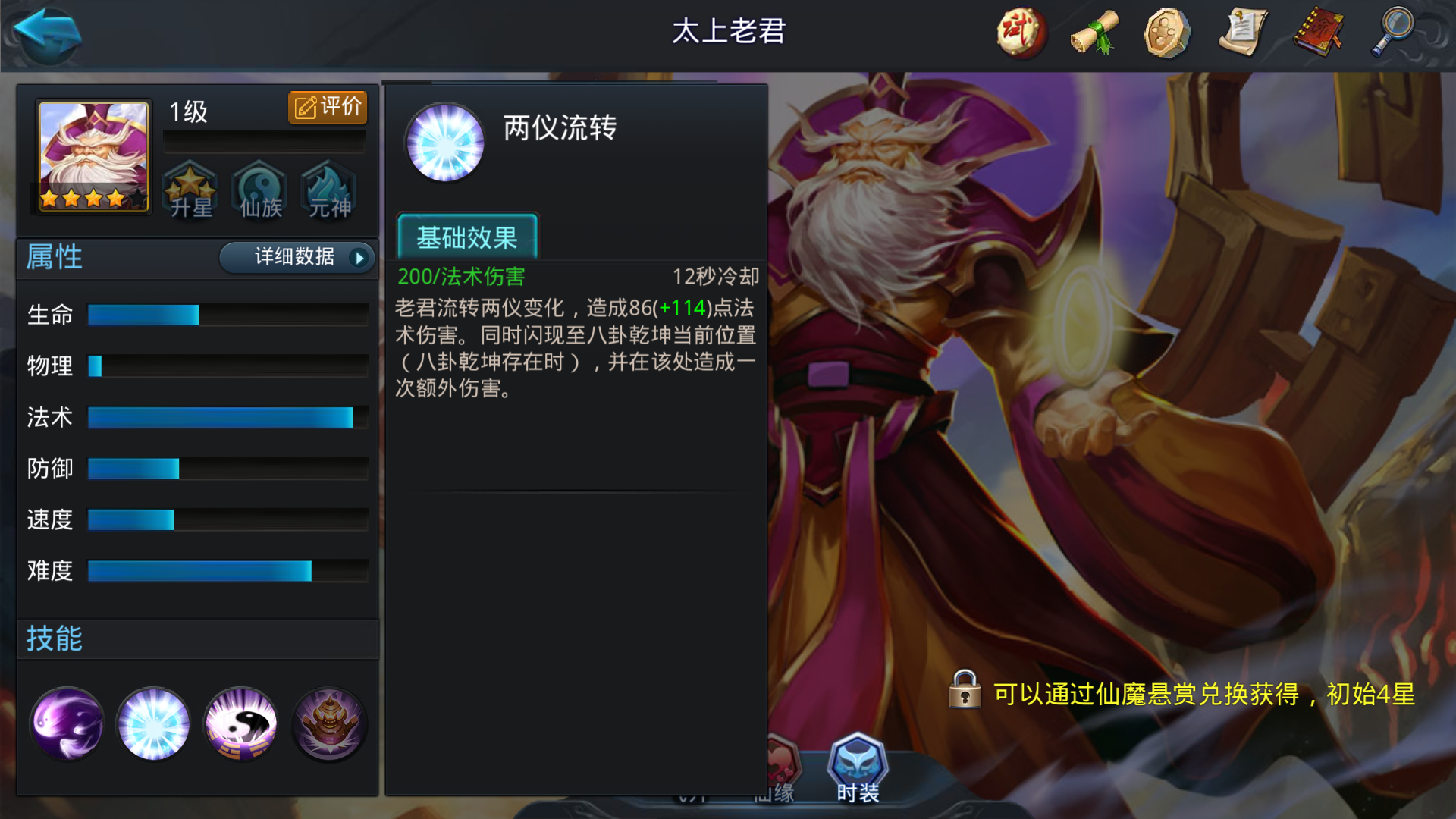Open the medal emblem icon in top bar

[1166, 32]
